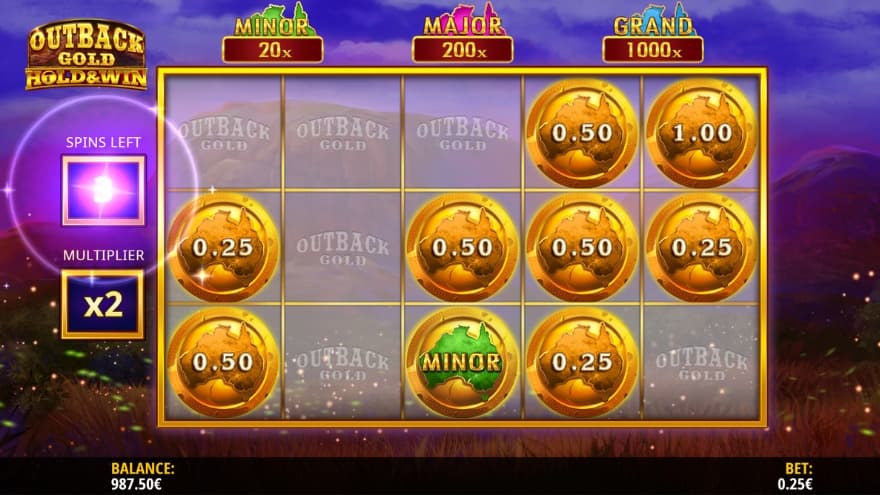Click the Outback Gold Hold & Win logo
Screen dimensions: 880x495
point(85,56)
